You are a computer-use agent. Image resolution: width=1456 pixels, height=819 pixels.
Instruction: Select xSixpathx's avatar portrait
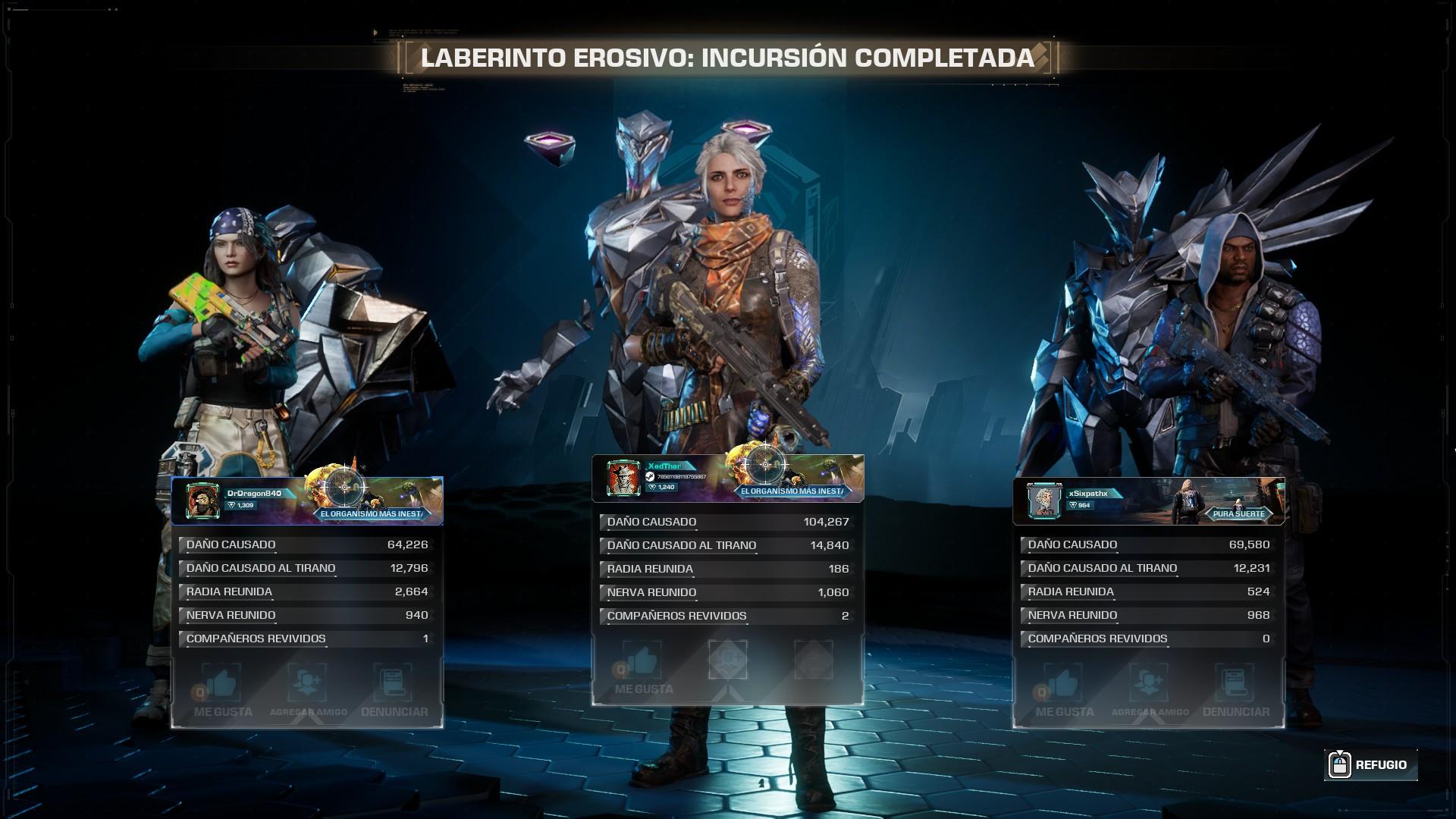1044,500
